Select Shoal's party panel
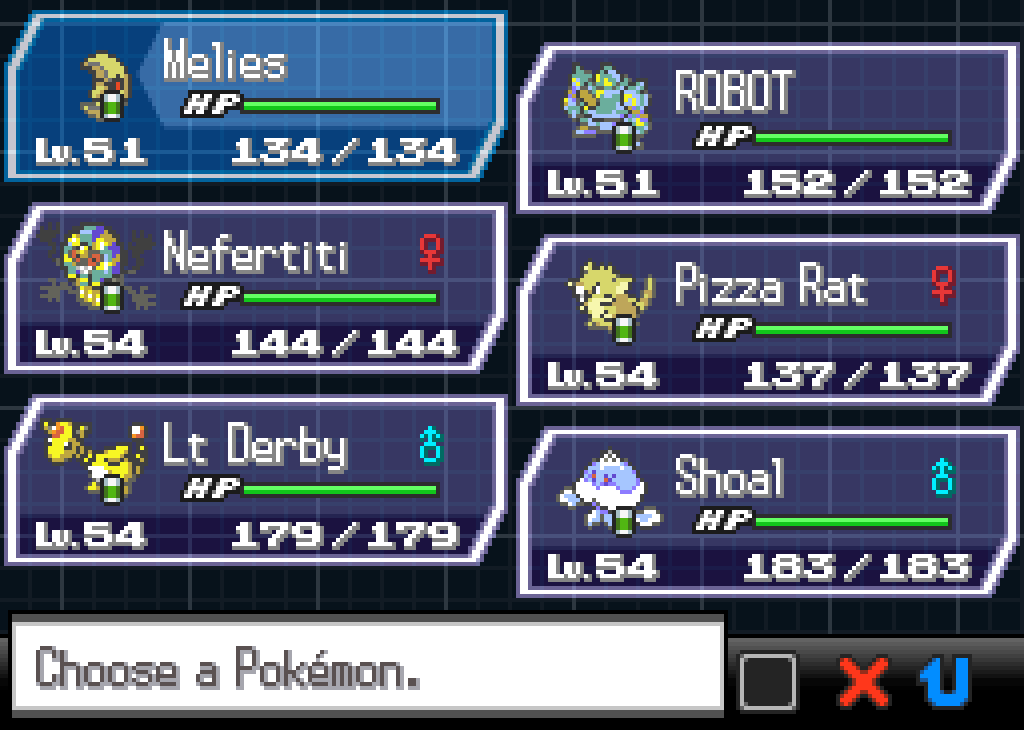This screenshot has width=1024, height=730. (x=767, y=513)
